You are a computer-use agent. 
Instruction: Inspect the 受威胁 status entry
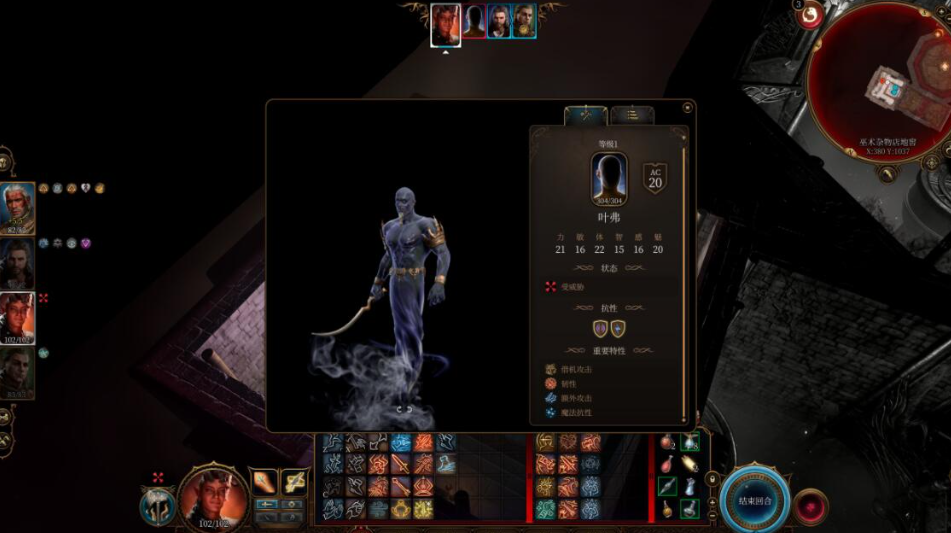[x=572, y=287]
